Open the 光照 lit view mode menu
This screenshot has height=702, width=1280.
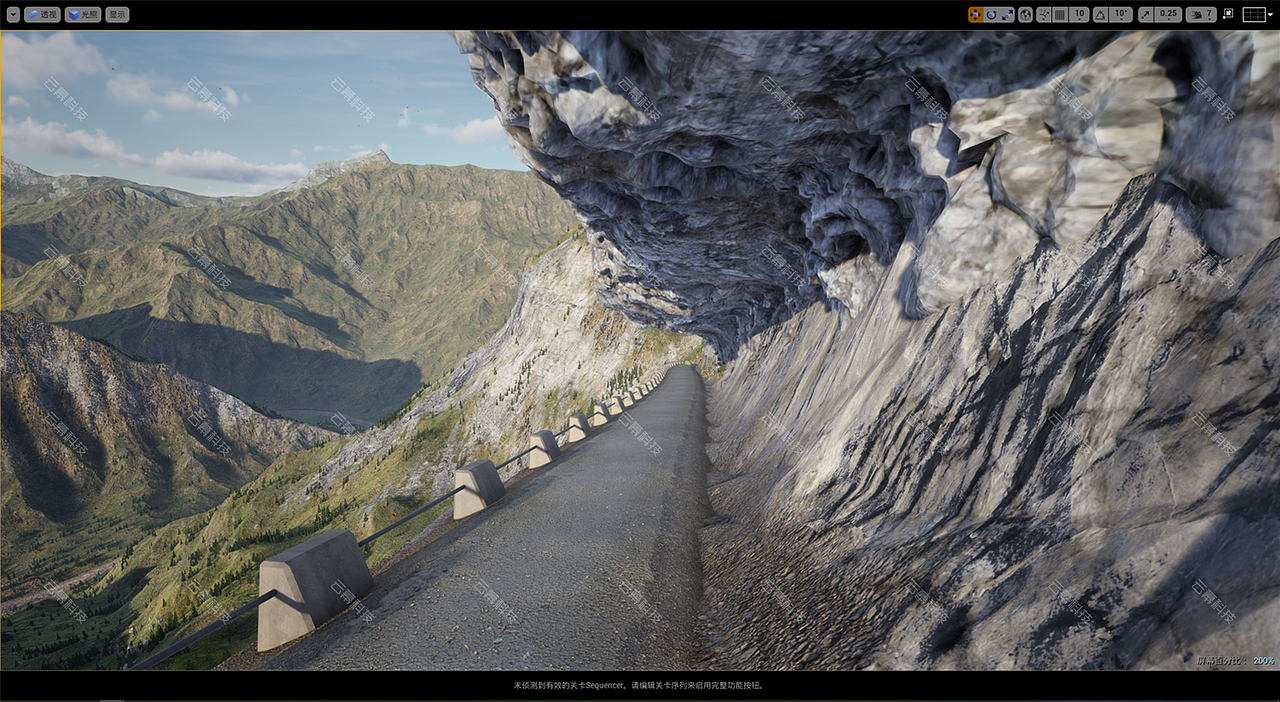83,15
